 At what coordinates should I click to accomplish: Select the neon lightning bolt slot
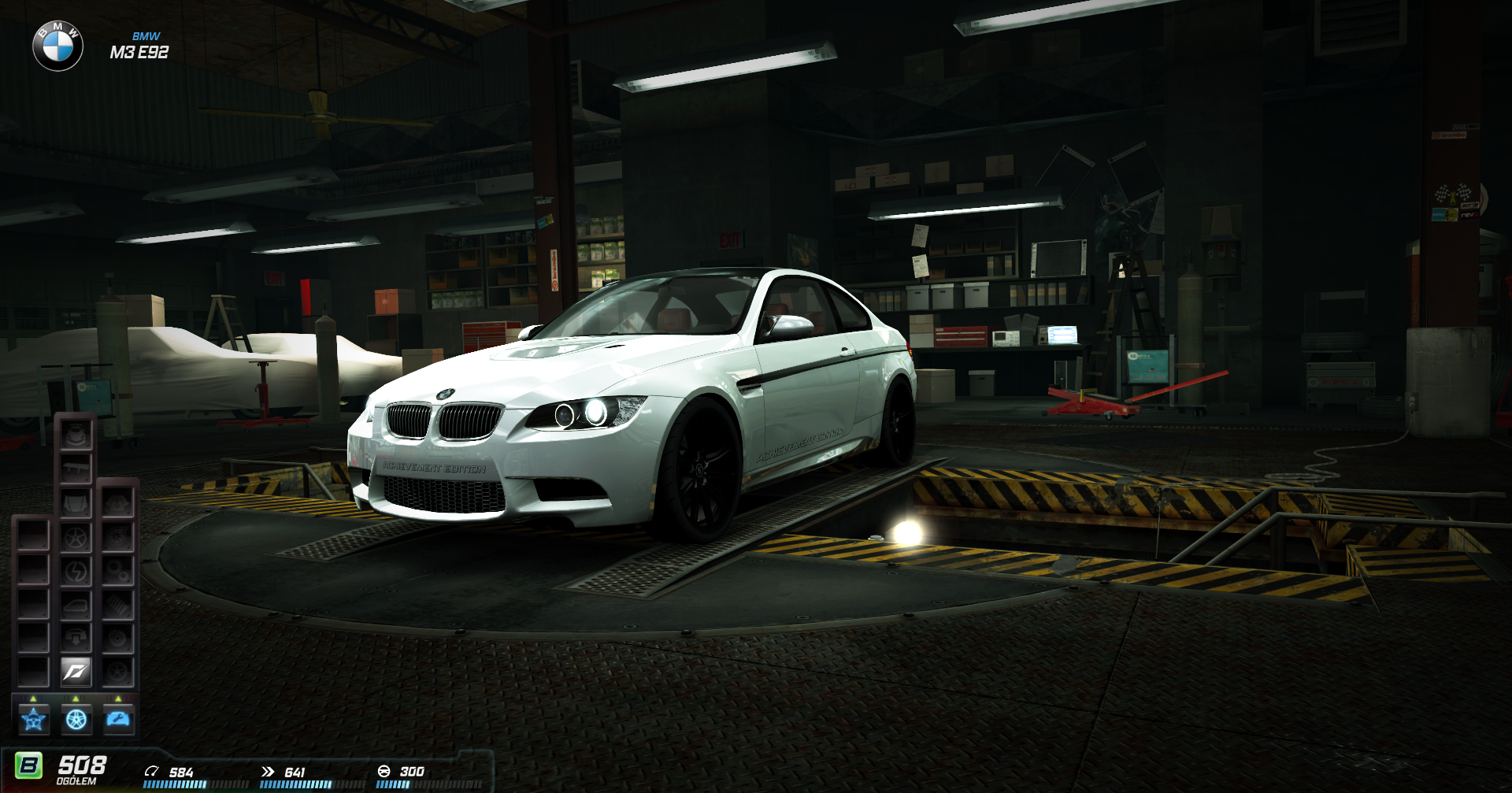[x=76, y=571]
